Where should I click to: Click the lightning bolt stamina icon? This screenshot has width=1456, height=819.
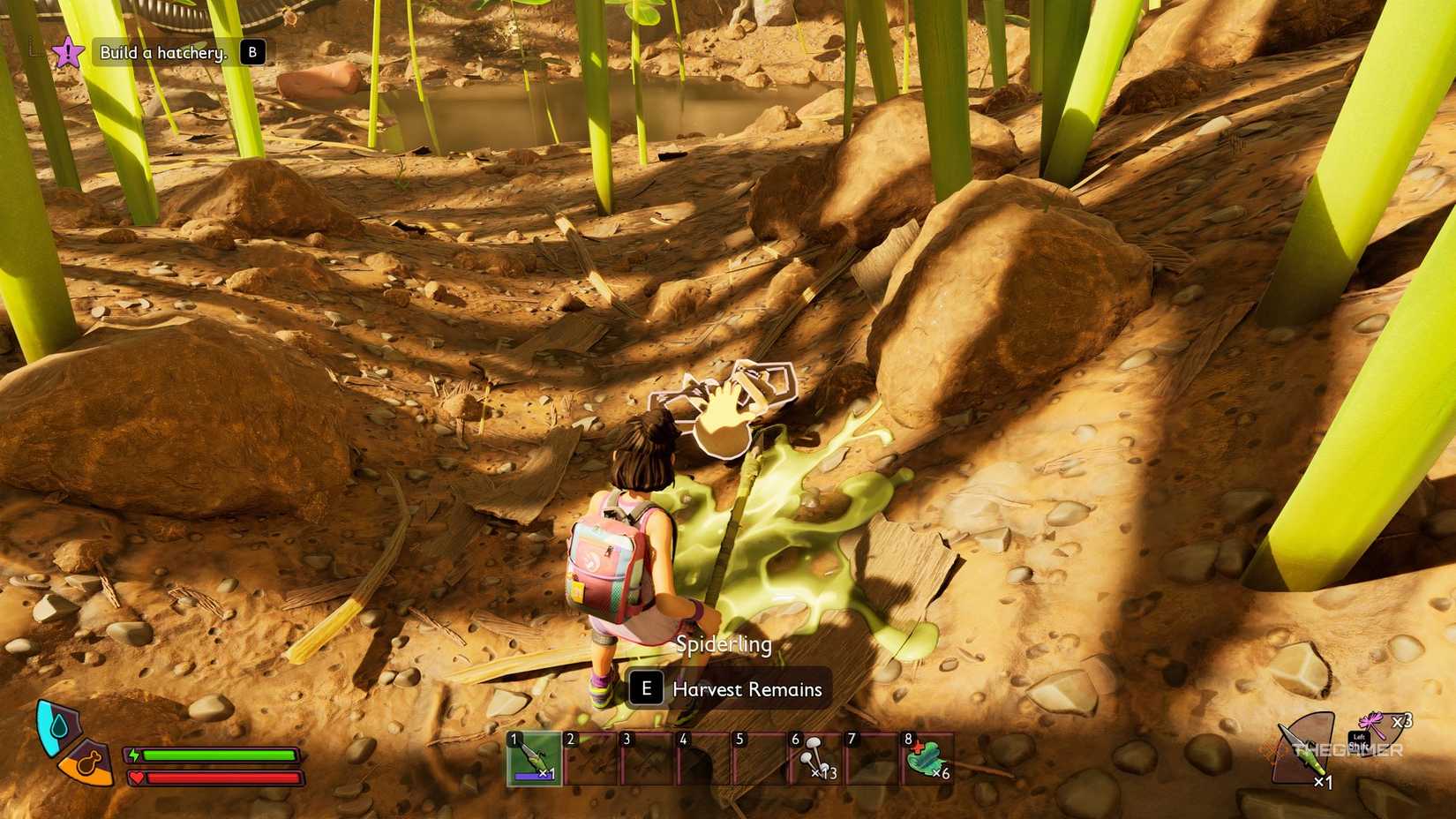pyautogui.click(x=134, y=754)
